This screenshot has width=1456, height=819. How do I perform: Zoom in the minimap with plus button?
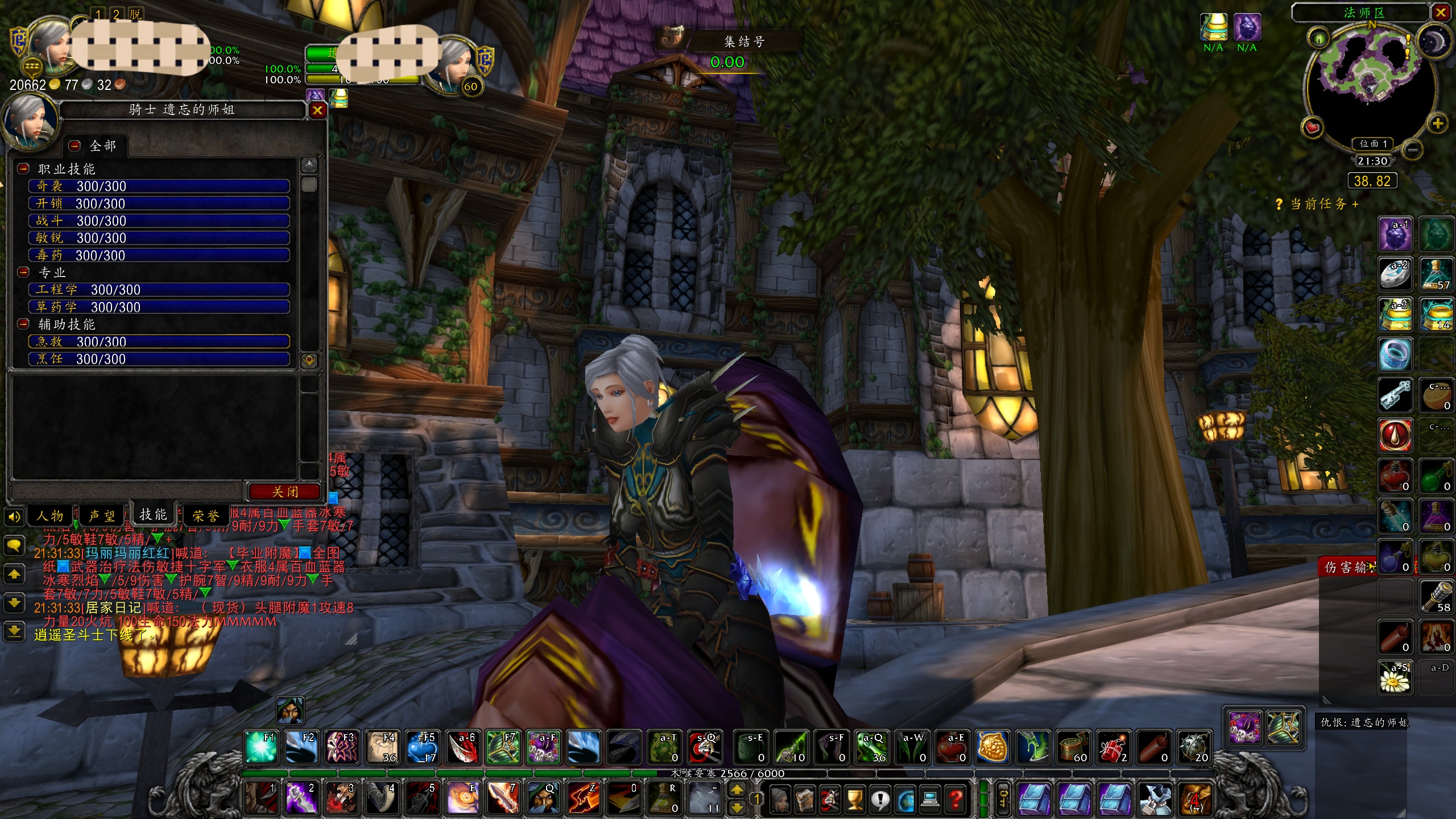tap(1437, 123)
